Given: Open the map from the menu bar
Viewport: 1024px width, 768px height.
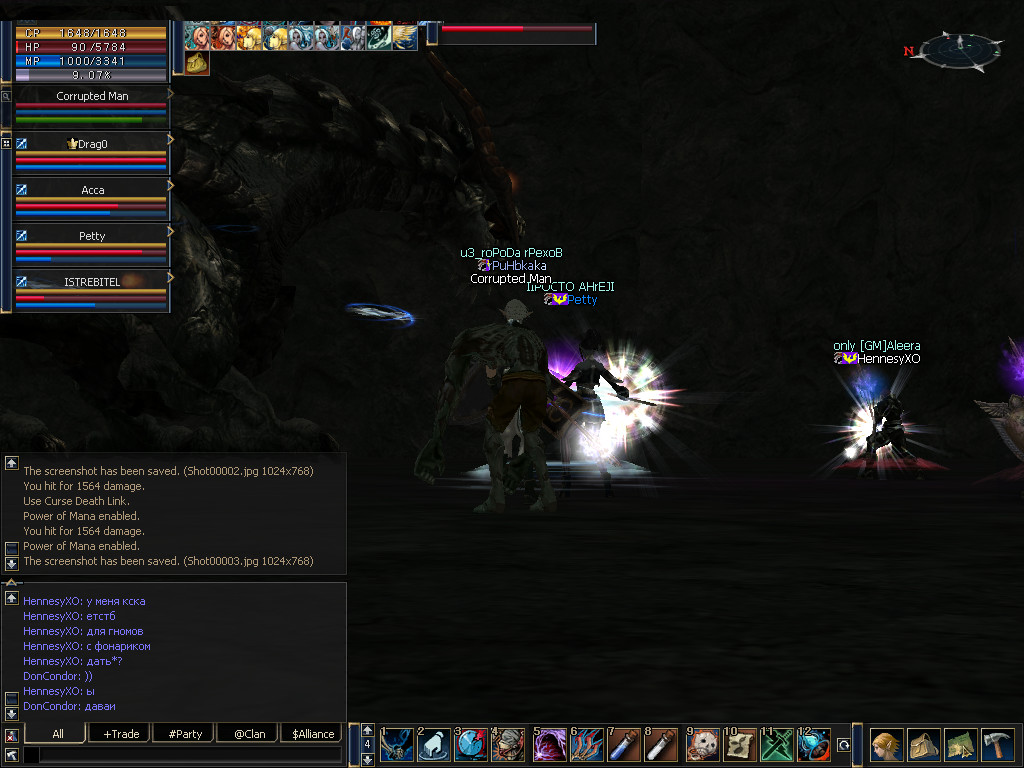Looking at the screenshot, I should click(x=960, y=745).
